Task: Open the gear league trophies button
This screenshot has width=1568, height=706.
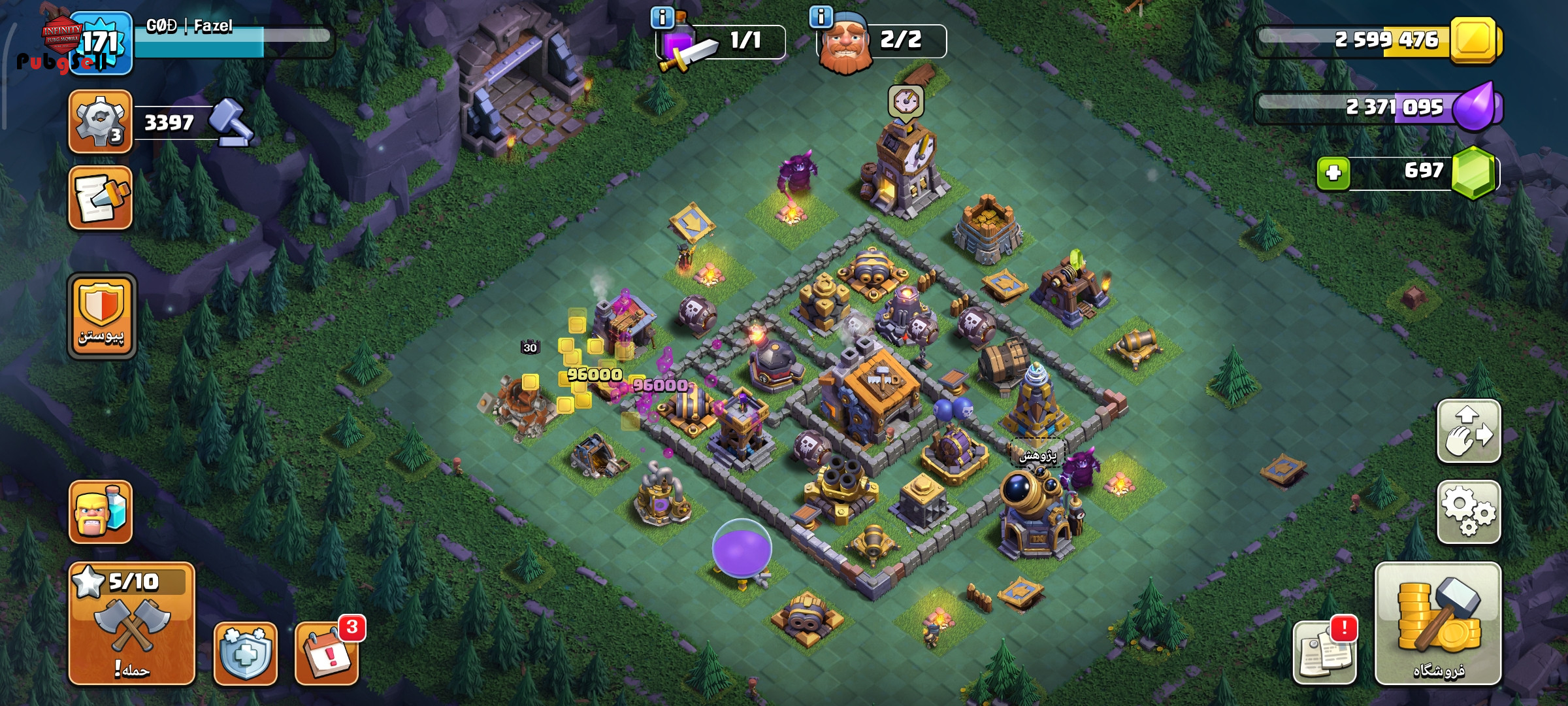Action: point(101,122)
